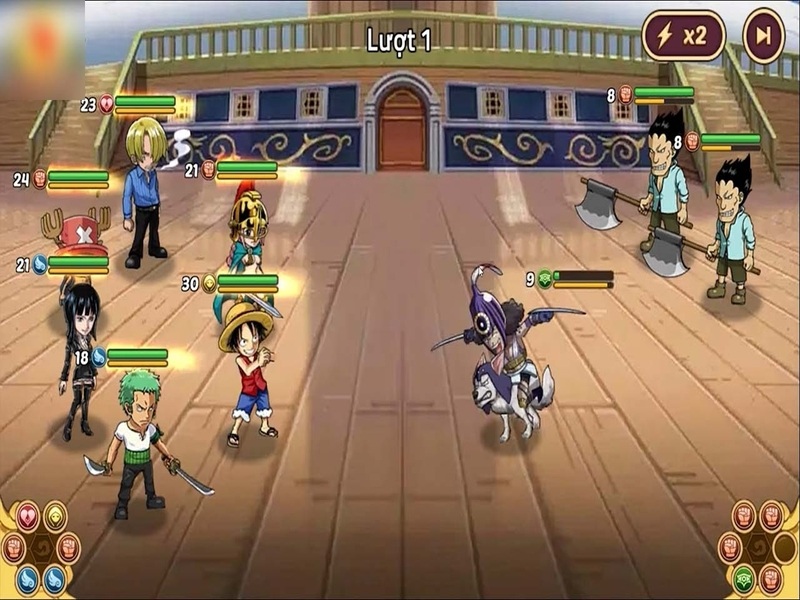The image size is (800, 600).
Task: Select the red heart icon in the ally formation wheel
Action: pyautogui.click(x=28, y=516)
